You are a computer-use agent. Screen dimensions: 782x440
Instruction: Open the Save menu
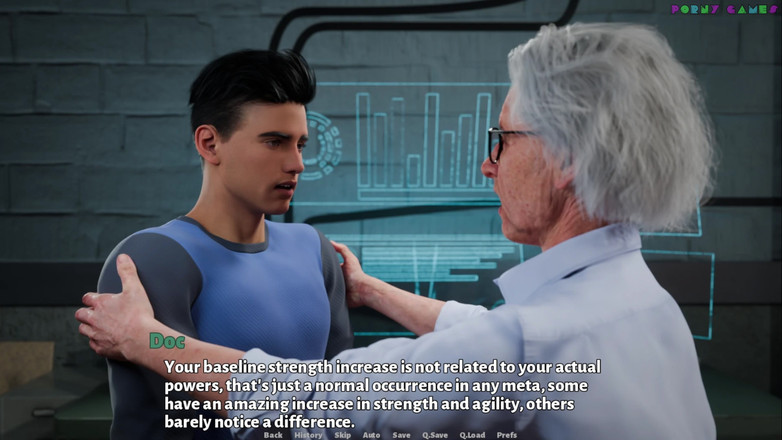[x=401, y=435]
